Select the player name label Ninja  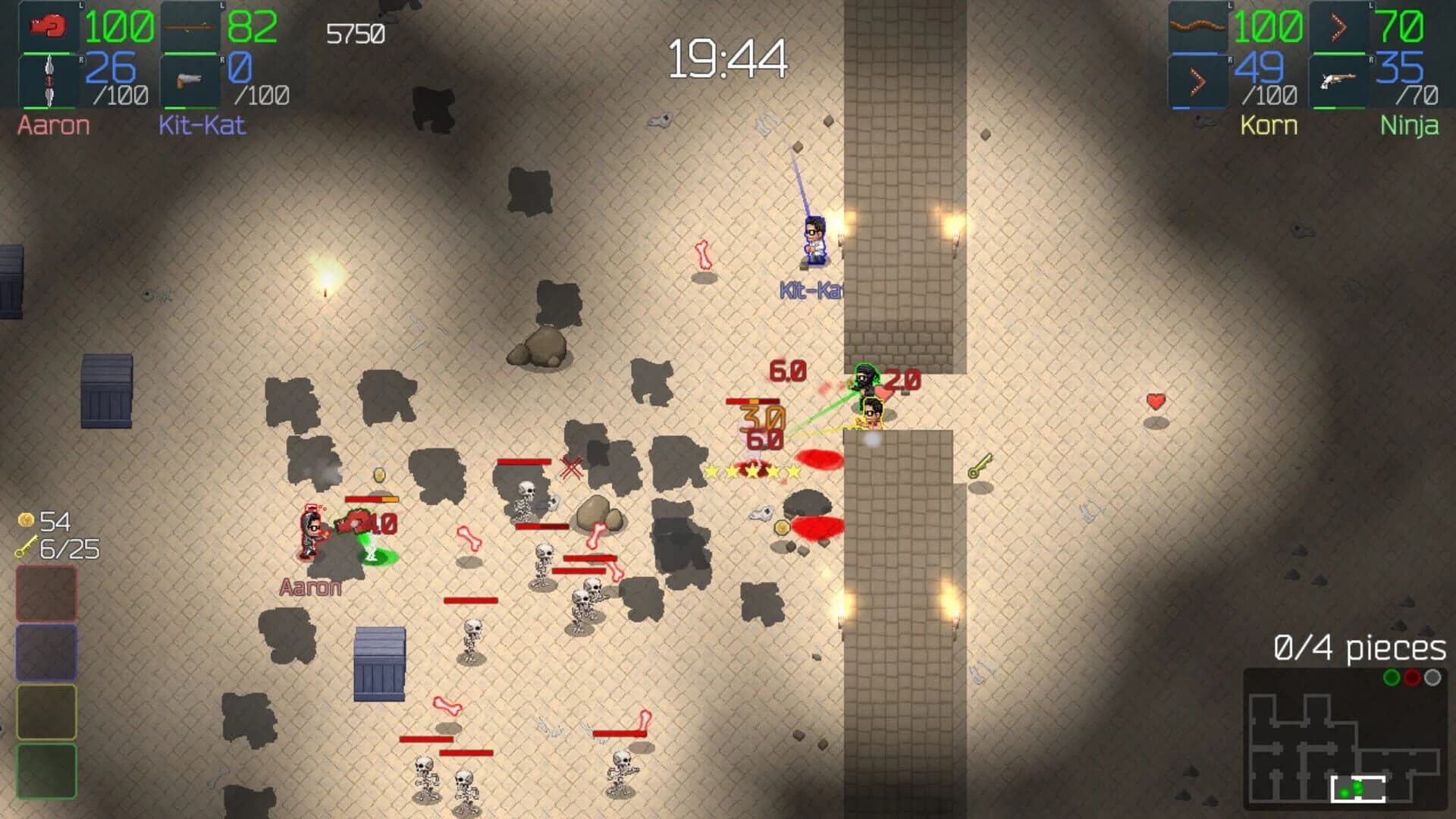tap(1412, 125)
